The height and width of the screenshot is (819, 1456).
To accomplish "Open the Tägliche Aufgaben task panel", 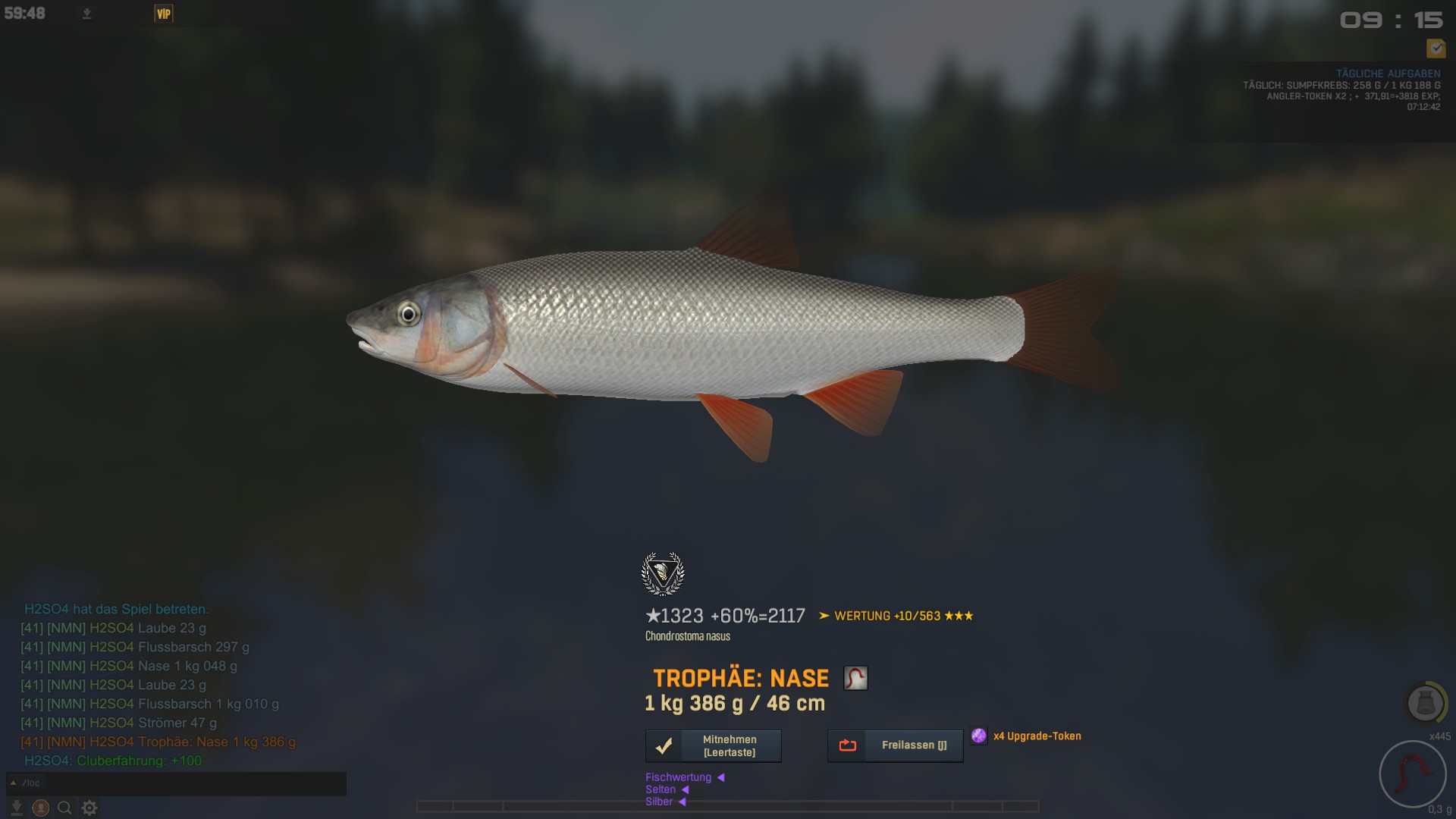I will [1388, 74].
